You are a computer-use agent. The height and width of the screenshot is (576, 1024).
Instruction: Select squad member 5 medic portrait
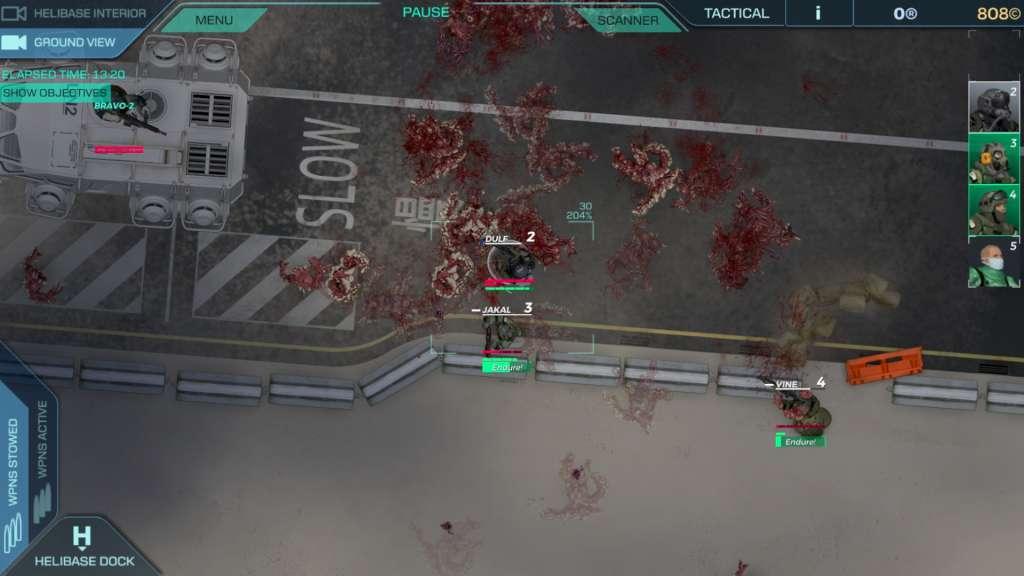click(x=993, y=264)
